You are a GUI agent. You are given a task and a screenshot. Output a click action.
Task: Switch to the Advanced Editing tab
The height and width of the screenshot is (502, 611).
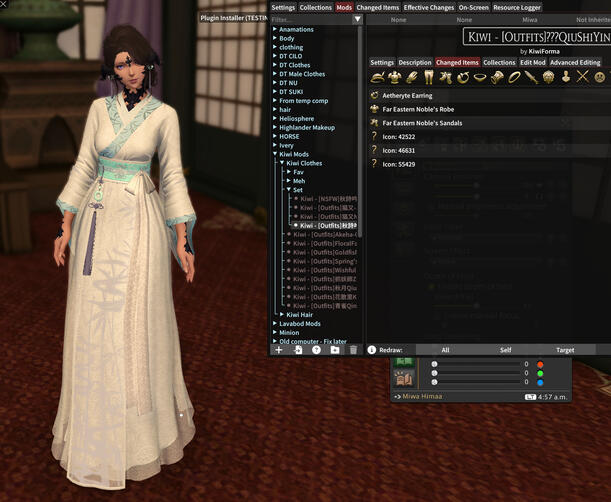pyautogui.click(x=575, y=62)
